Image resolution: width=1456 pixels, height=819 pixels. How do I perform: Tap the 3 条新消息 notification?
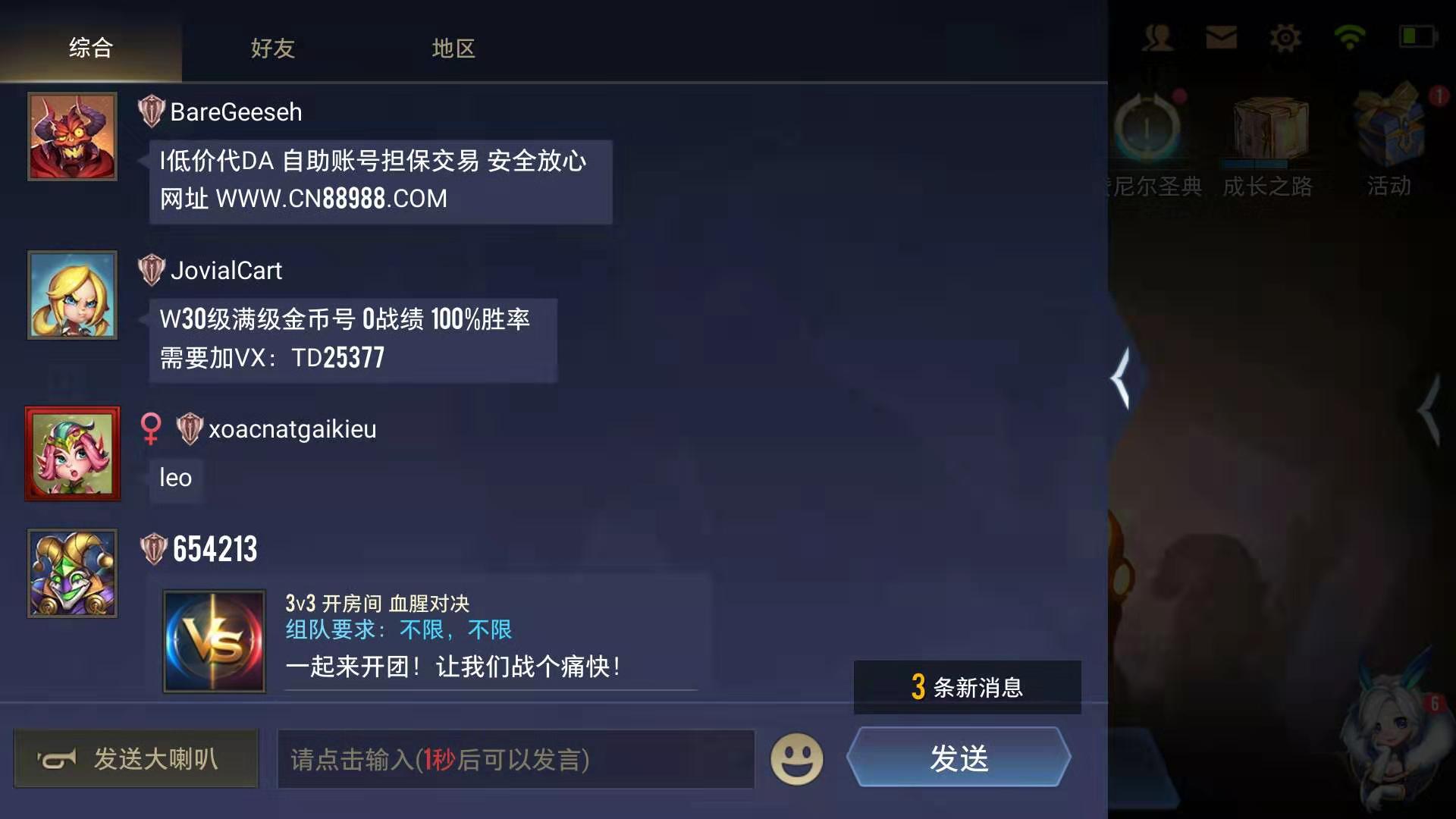966,687
